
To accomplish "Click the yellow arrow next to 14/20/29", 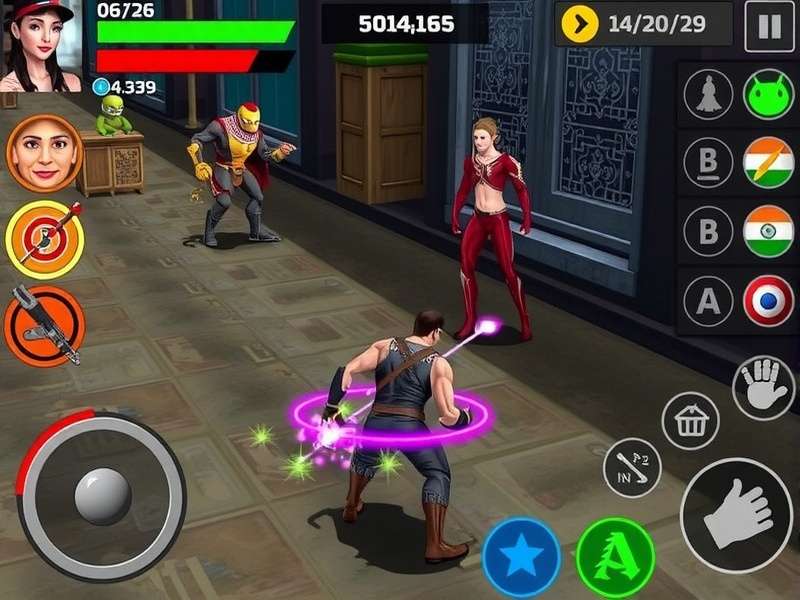I will coord(580,24).
